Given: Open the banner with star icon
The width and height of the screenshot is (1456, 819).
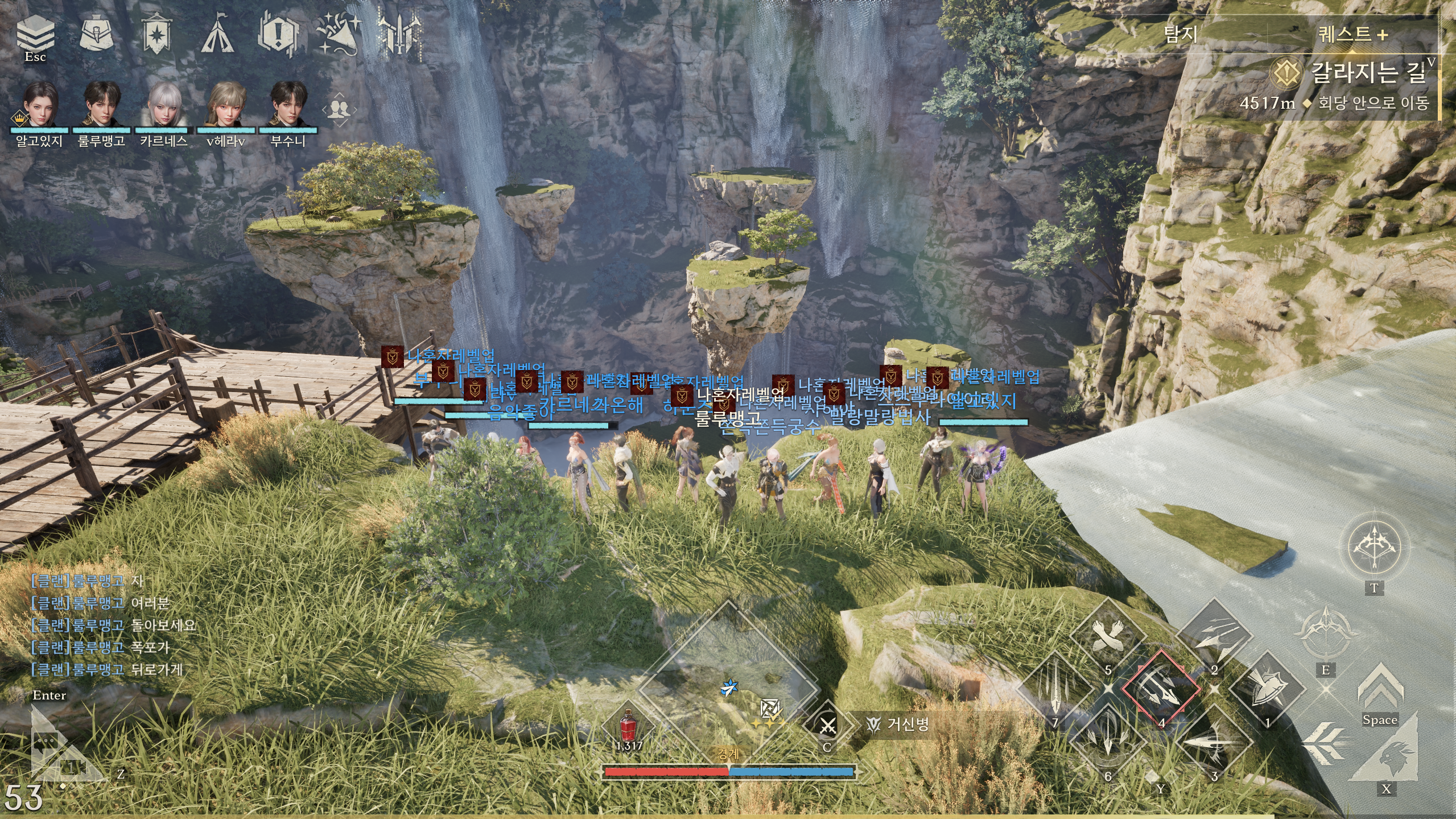Looking at the screenshot, I should (156, 33).
